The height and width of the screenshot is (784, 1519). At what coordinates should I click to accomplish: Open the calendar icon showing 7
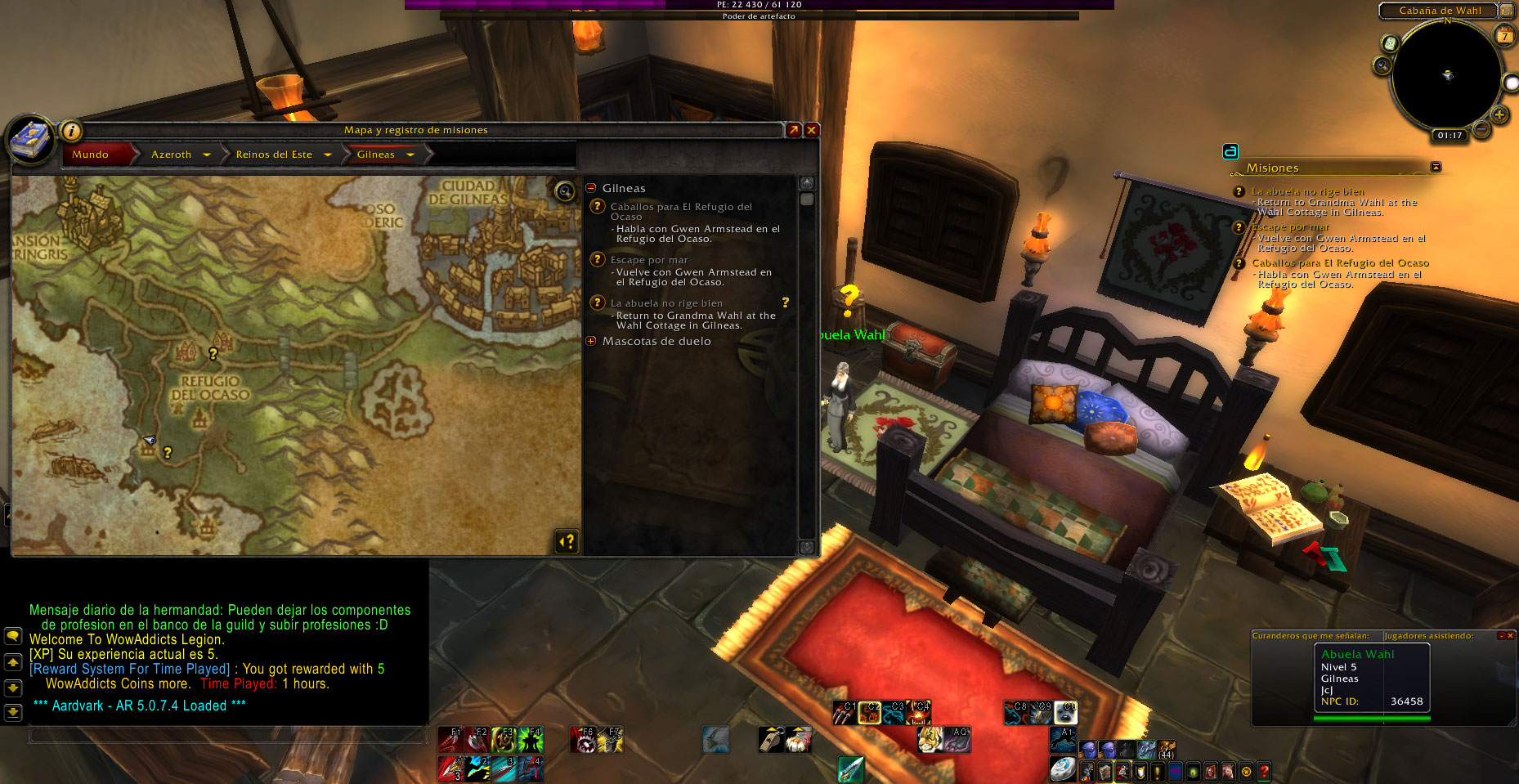[x=1504, y=36]
